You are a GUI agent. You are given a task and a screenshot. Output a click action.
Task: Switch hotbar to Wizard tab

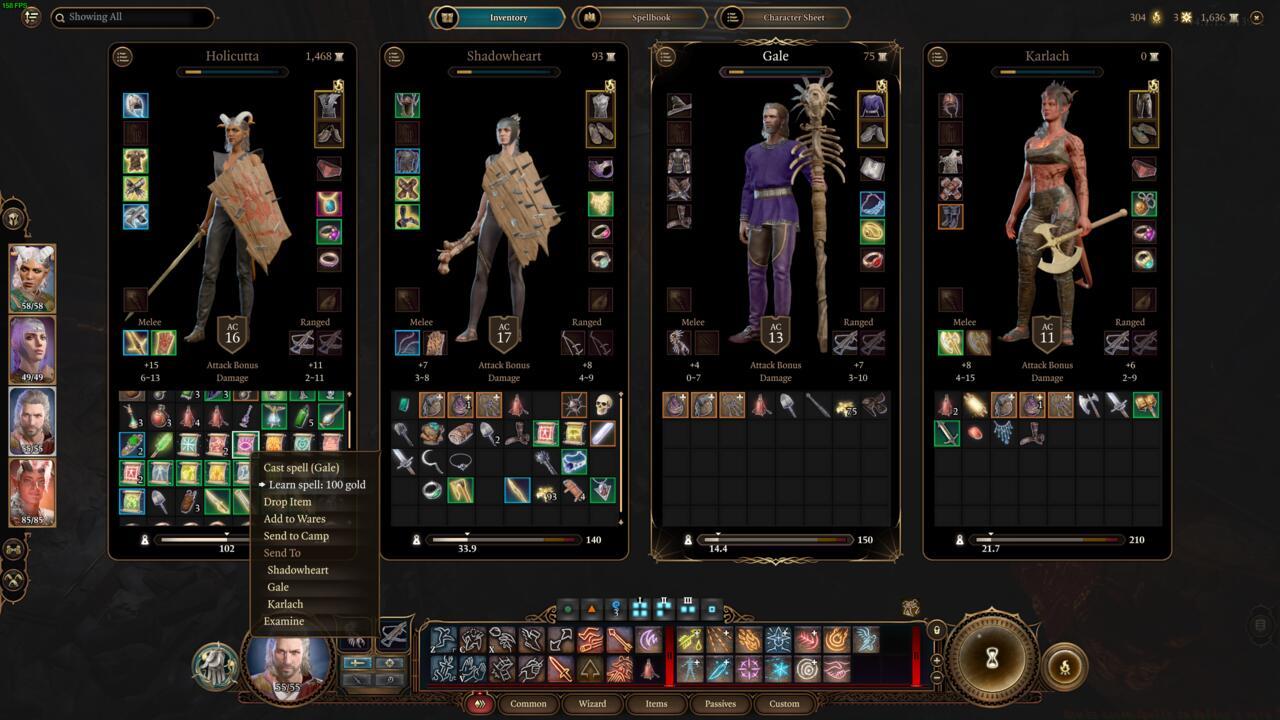coord(592,703)
